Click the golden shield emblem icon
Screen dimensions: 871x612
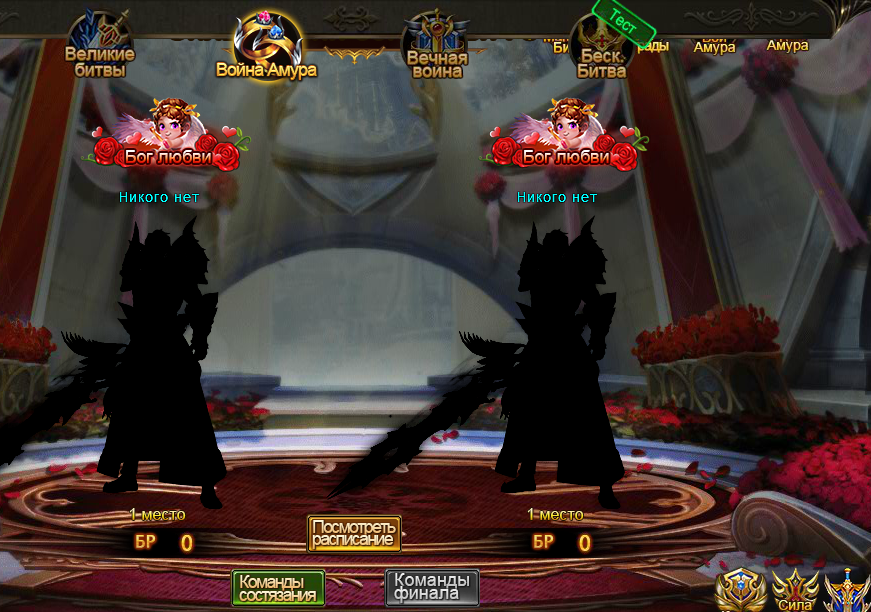[x=741, y=591]
